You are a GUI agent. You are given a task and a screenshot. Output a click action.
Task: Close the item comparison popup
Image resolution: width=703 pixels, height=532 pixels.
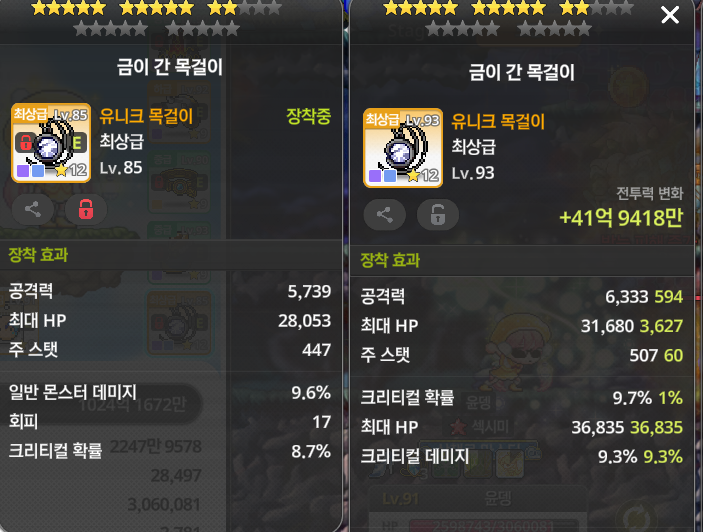[x=670, y=15]
